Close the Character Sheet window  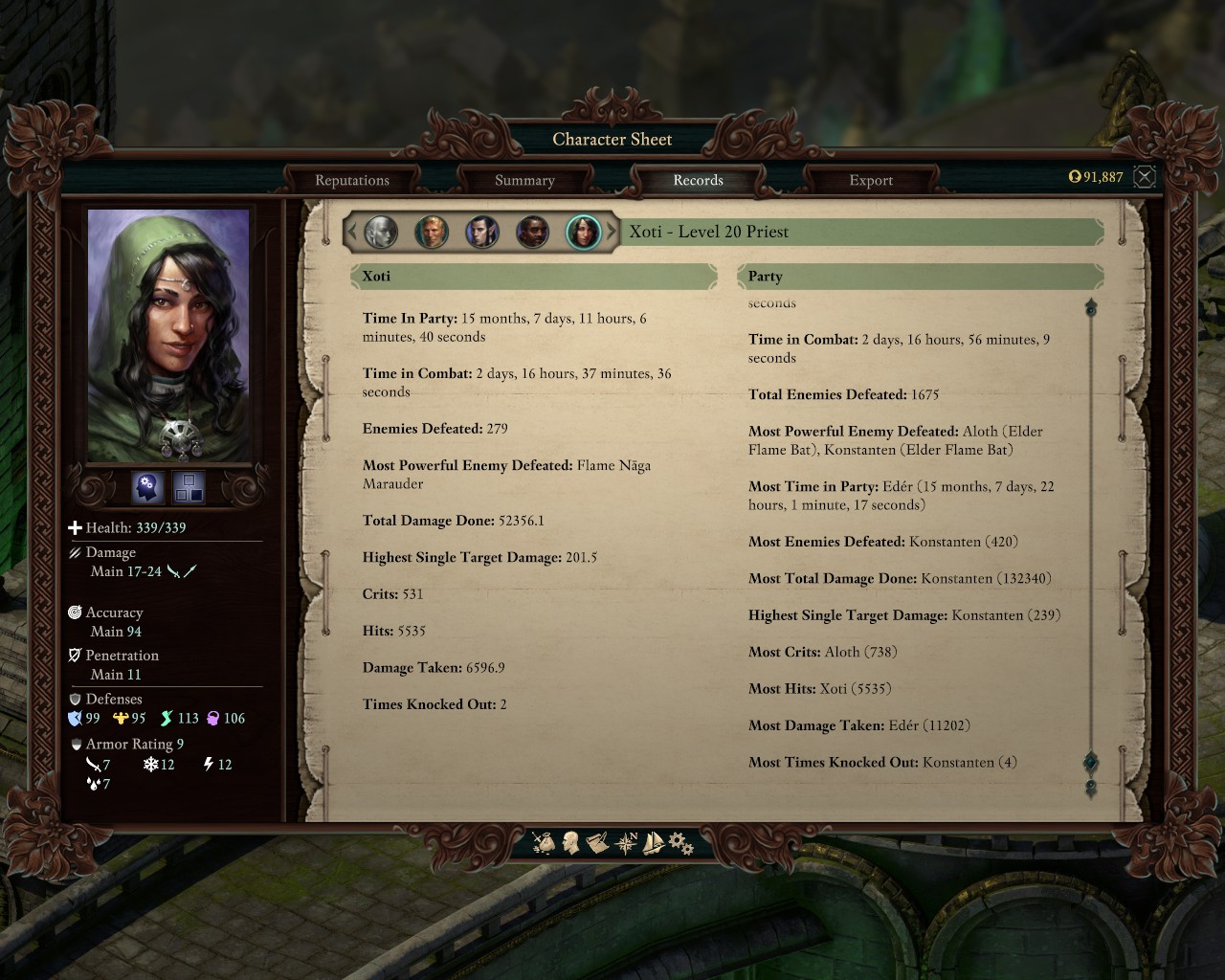tap(1145, 176)
